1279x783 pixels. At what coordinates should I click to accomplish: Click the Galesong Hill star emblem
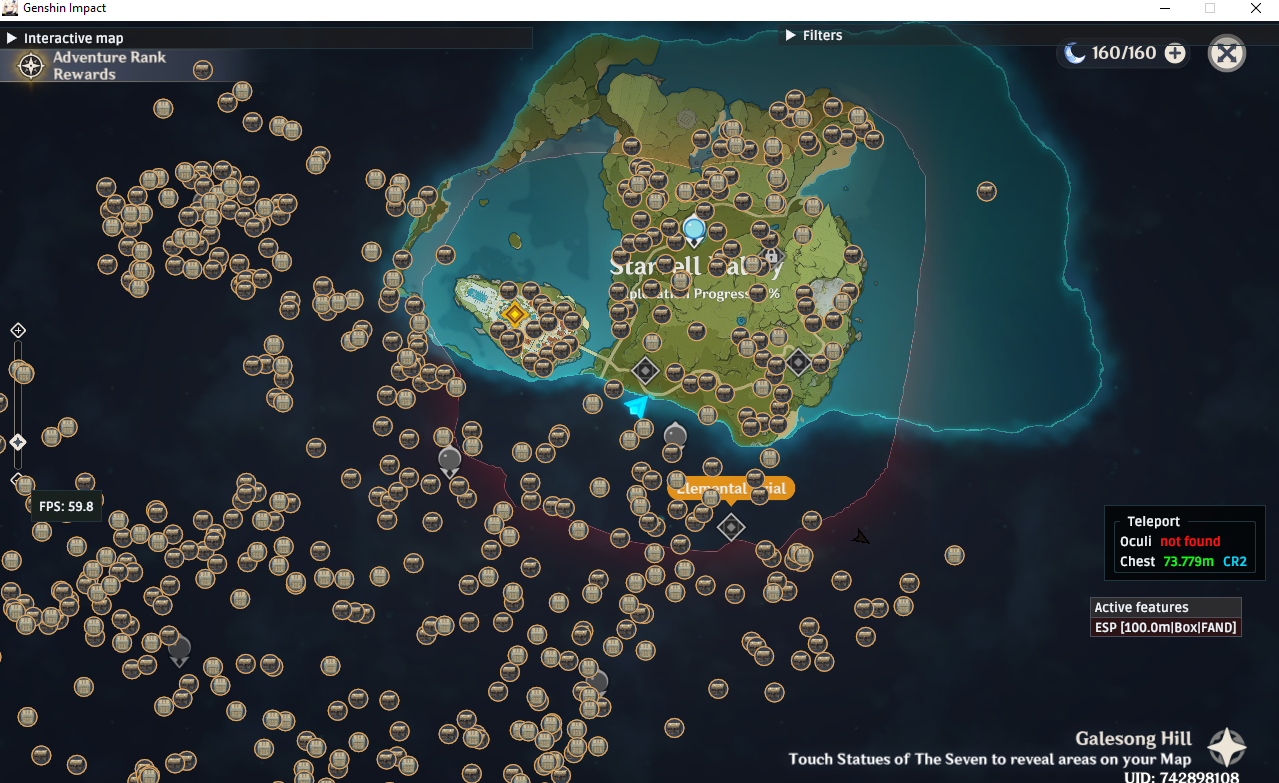click(x=1227, y=747)
